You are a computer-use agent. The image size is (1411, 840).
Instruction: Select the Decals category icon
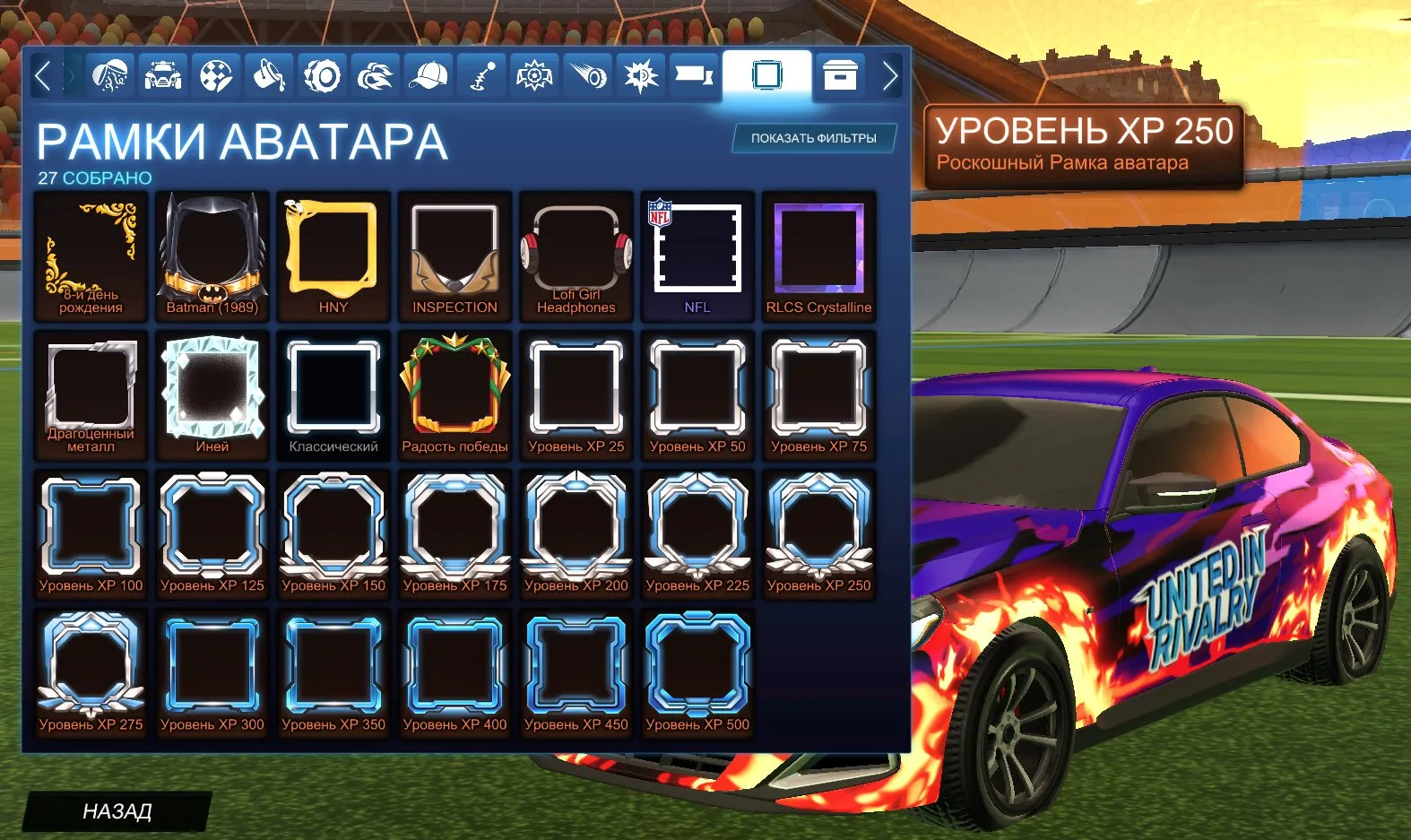tap(214, 77)
